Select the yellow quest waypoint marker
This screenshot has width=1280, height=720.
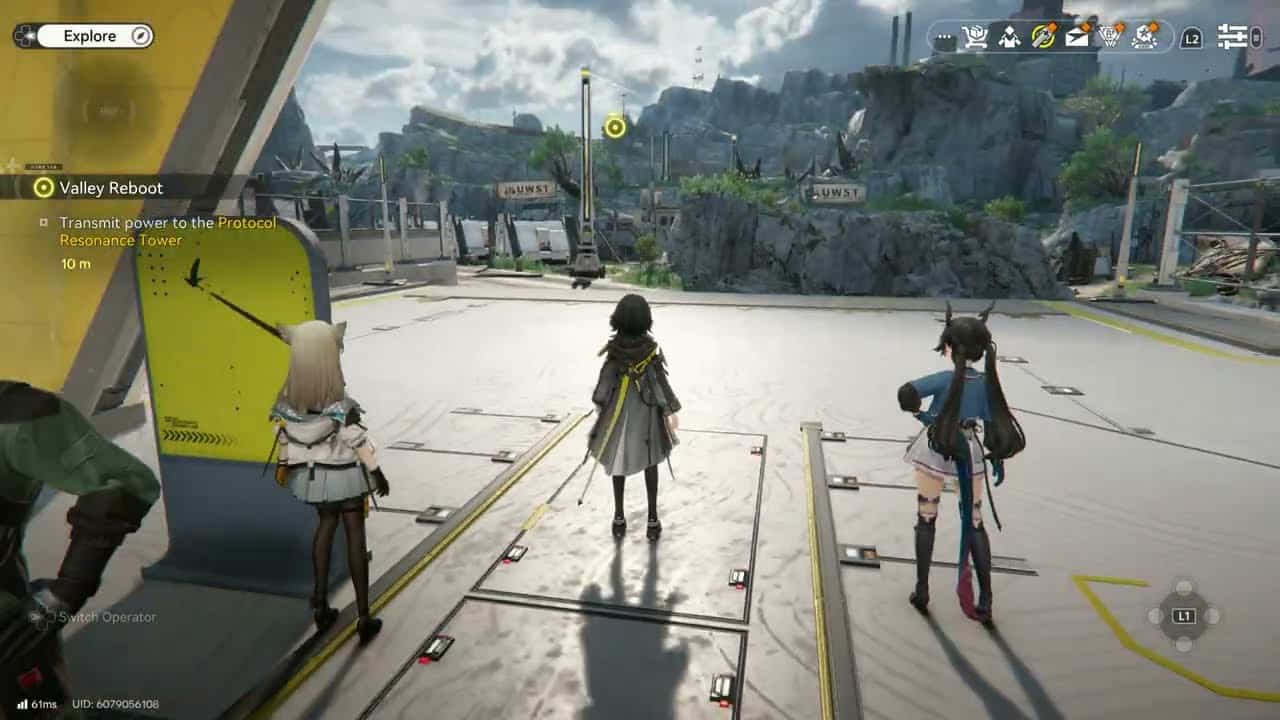coord(615,127)
